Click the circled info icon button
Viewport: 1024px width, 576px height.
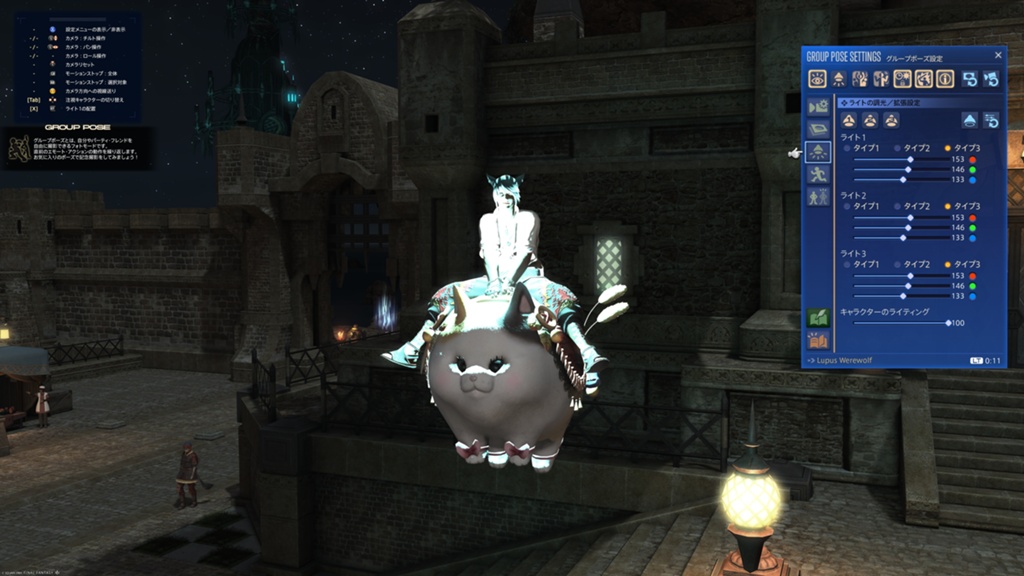point(945,79)
